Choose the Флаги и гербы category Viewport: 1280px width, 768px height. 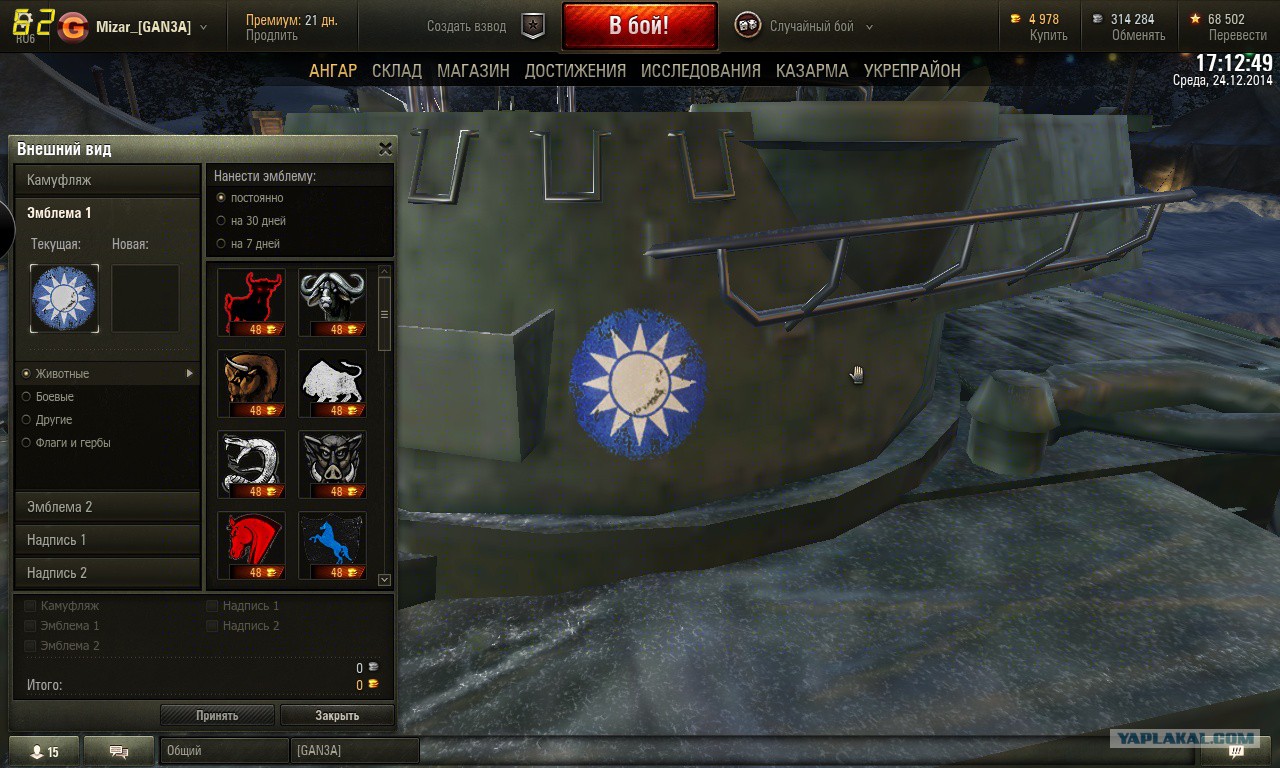pos(28,443)
